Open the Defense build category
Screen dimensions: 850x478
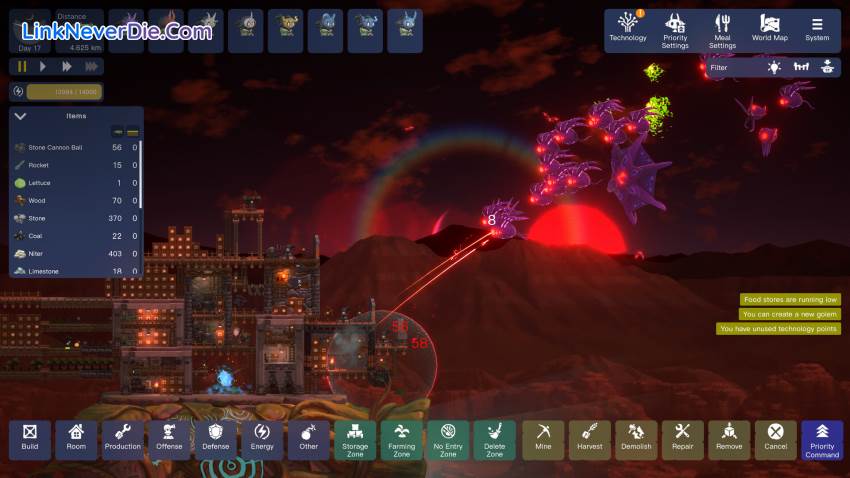(x=216, y=439)
